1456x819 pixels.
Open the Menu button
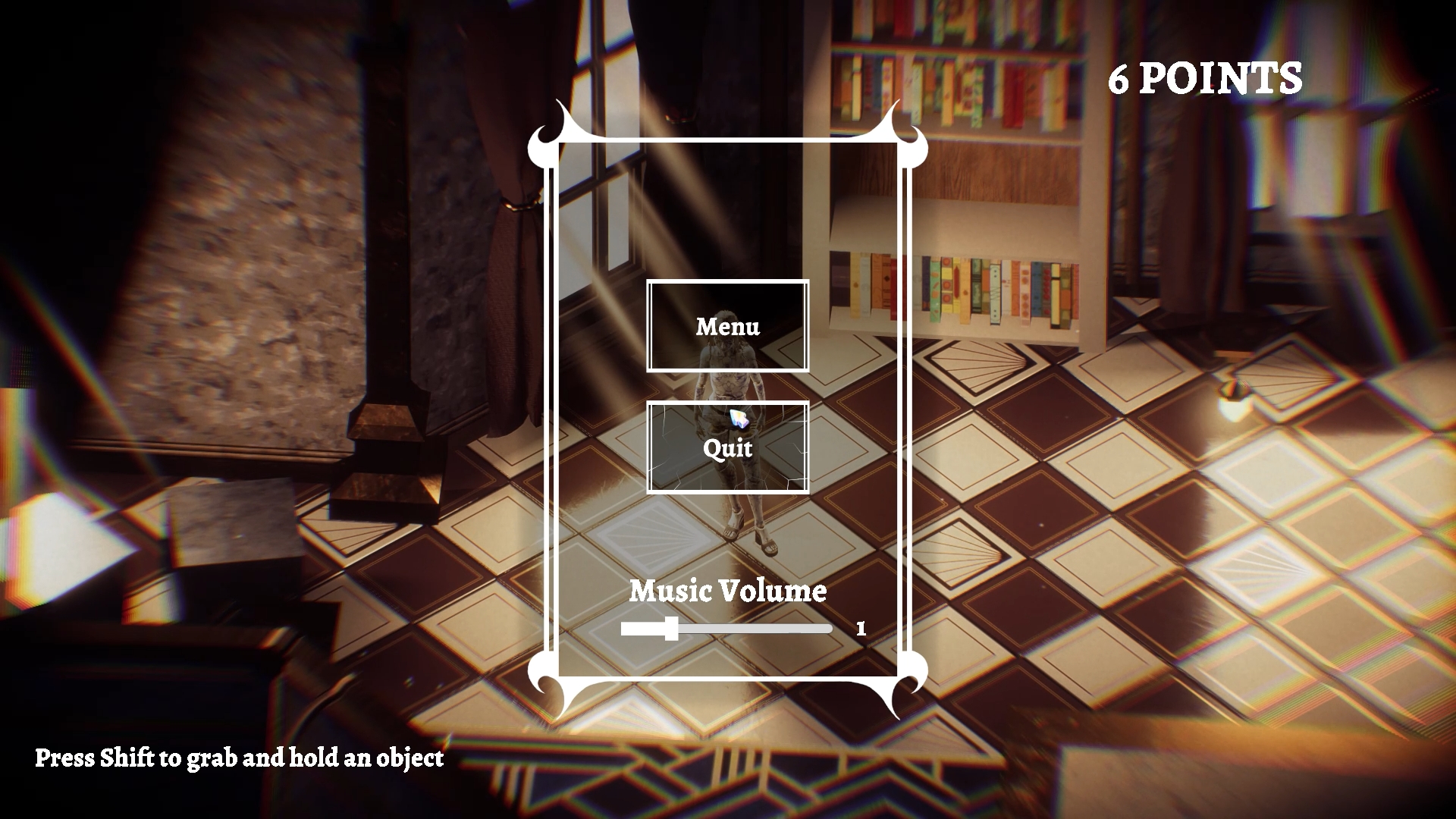[727, 326]
